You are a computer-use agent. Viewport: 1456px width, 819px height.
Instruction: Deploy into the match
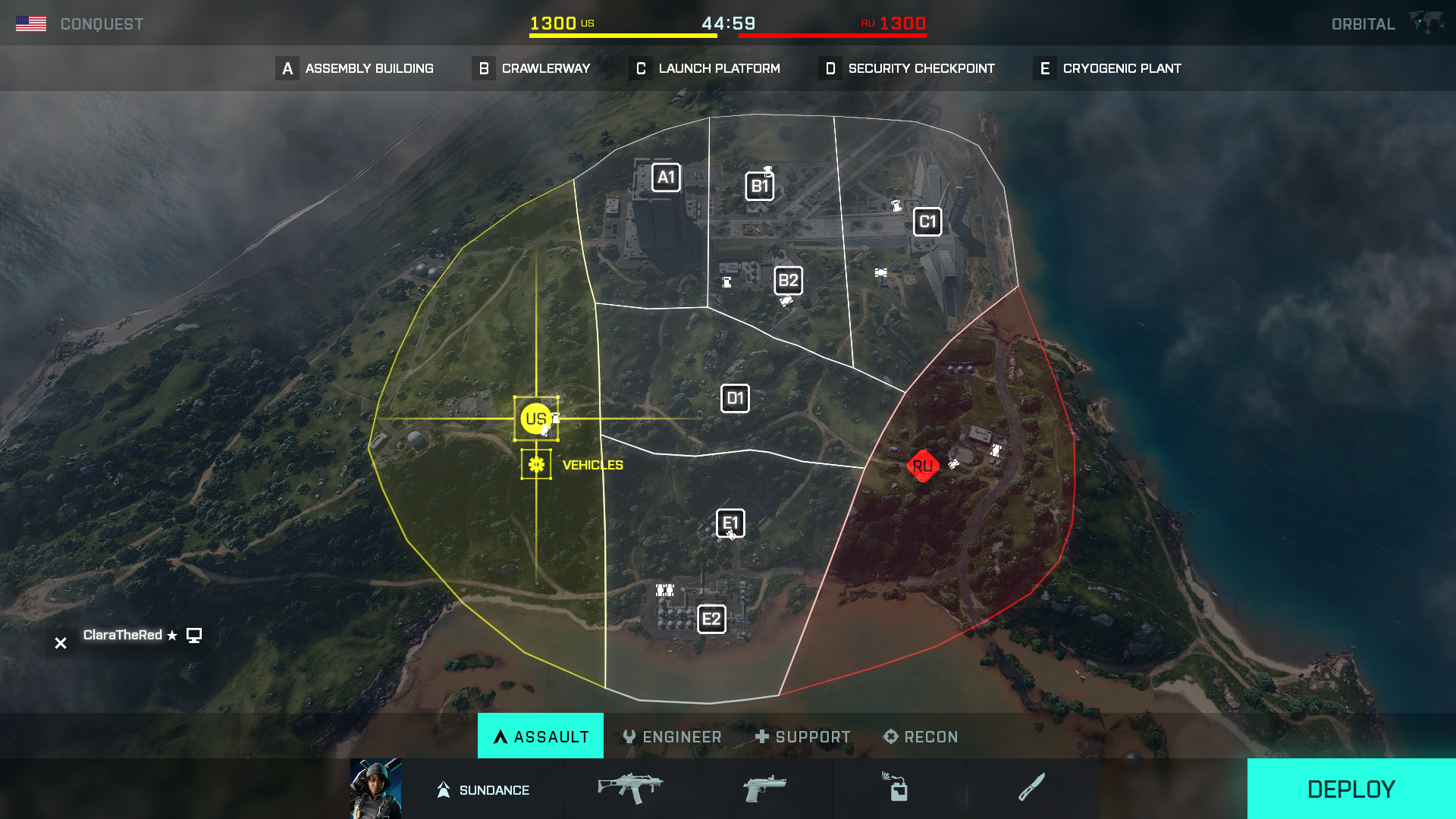point(1351,789)
